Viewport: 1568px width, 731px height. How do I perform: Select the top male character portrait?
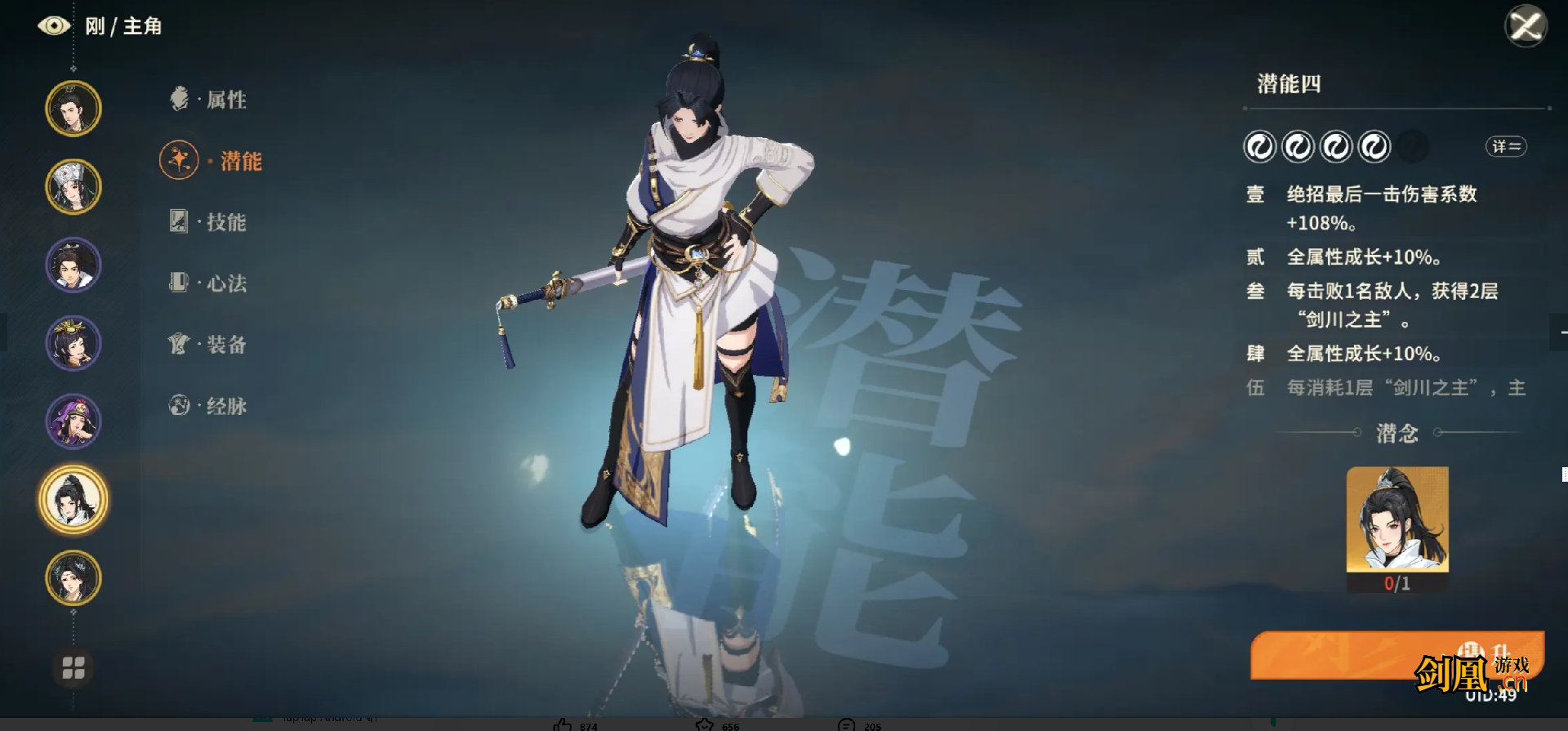point(73,109)
